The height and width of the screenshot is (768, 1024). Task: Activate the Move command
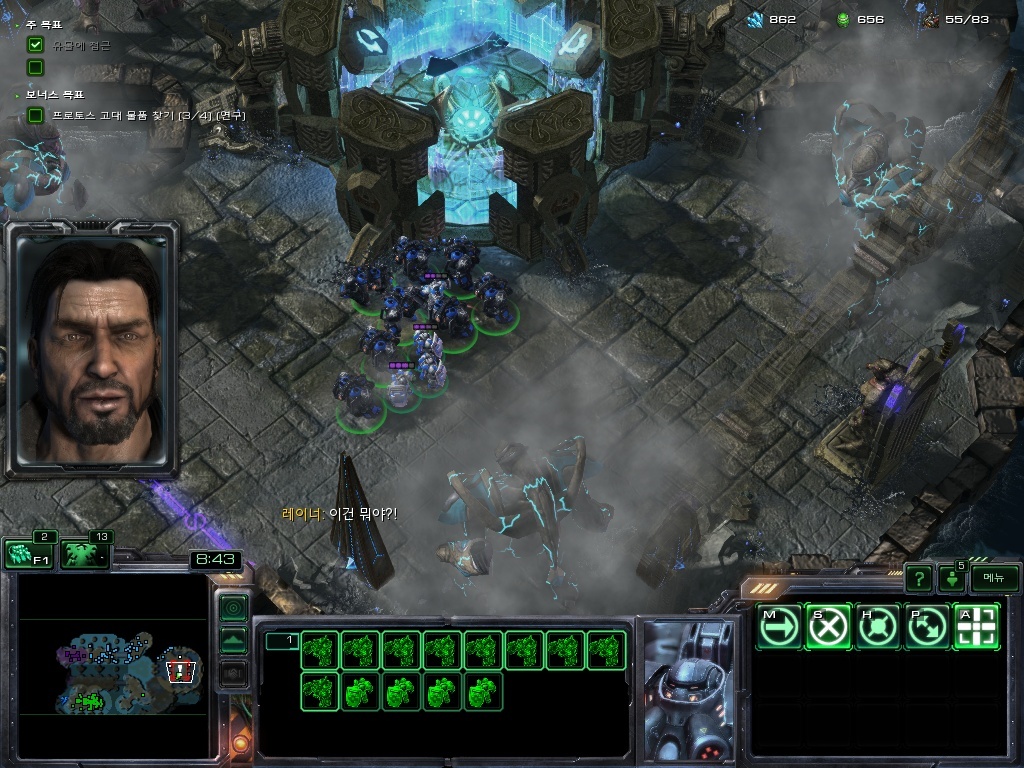(x=779, y=627)
